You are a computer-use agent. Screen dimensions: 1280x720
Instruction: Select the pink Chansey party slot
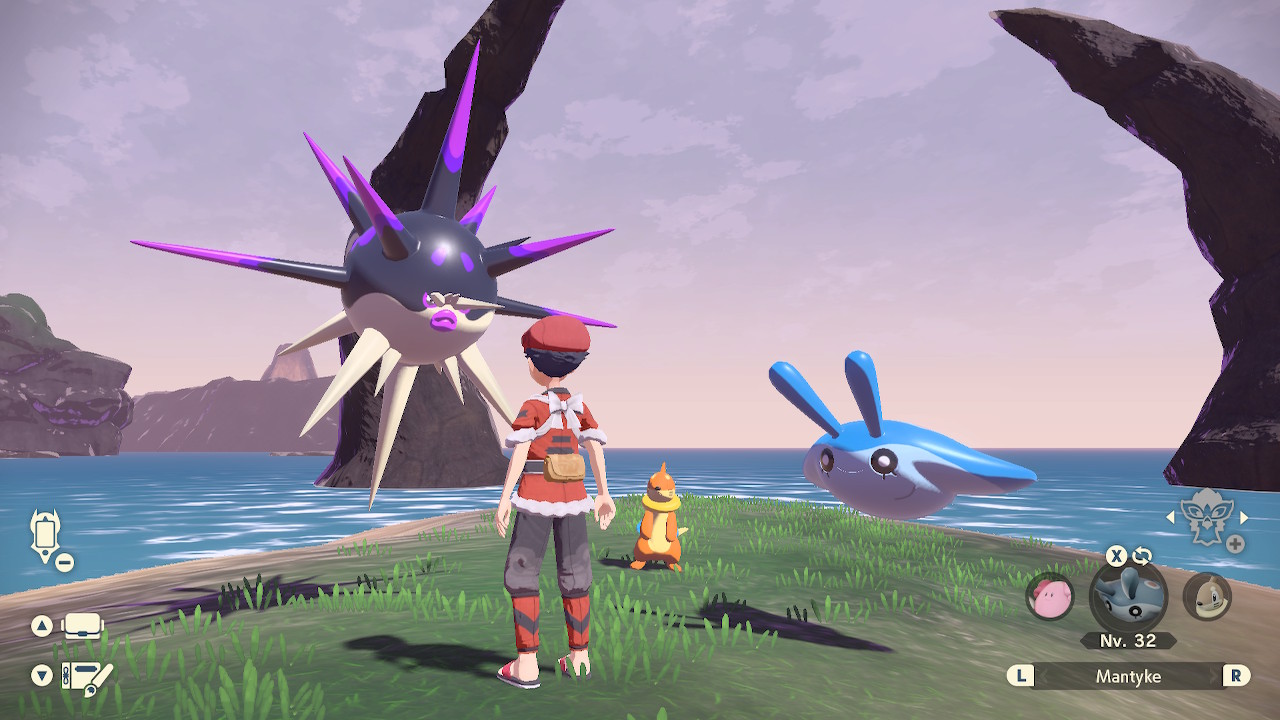(x=1050, y=597)
